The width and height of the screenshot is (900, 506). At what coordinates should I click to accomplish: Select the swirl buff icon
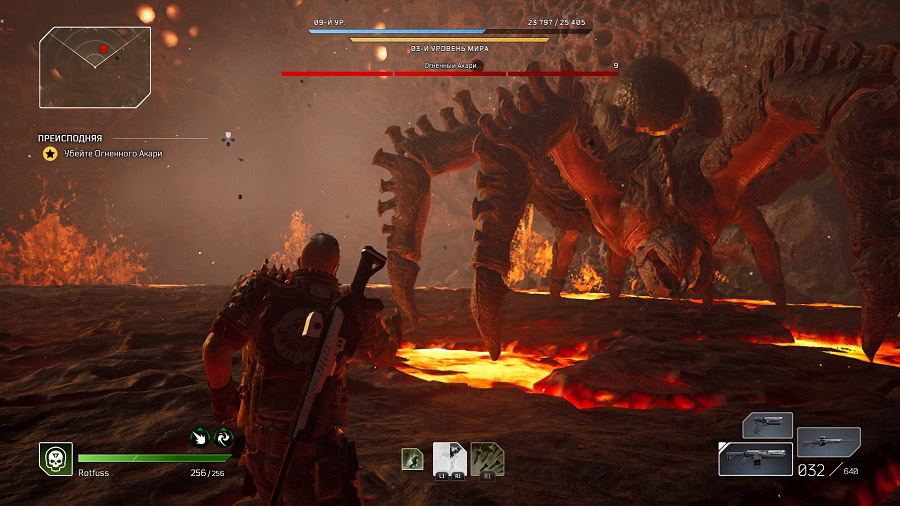pos(223,436)
